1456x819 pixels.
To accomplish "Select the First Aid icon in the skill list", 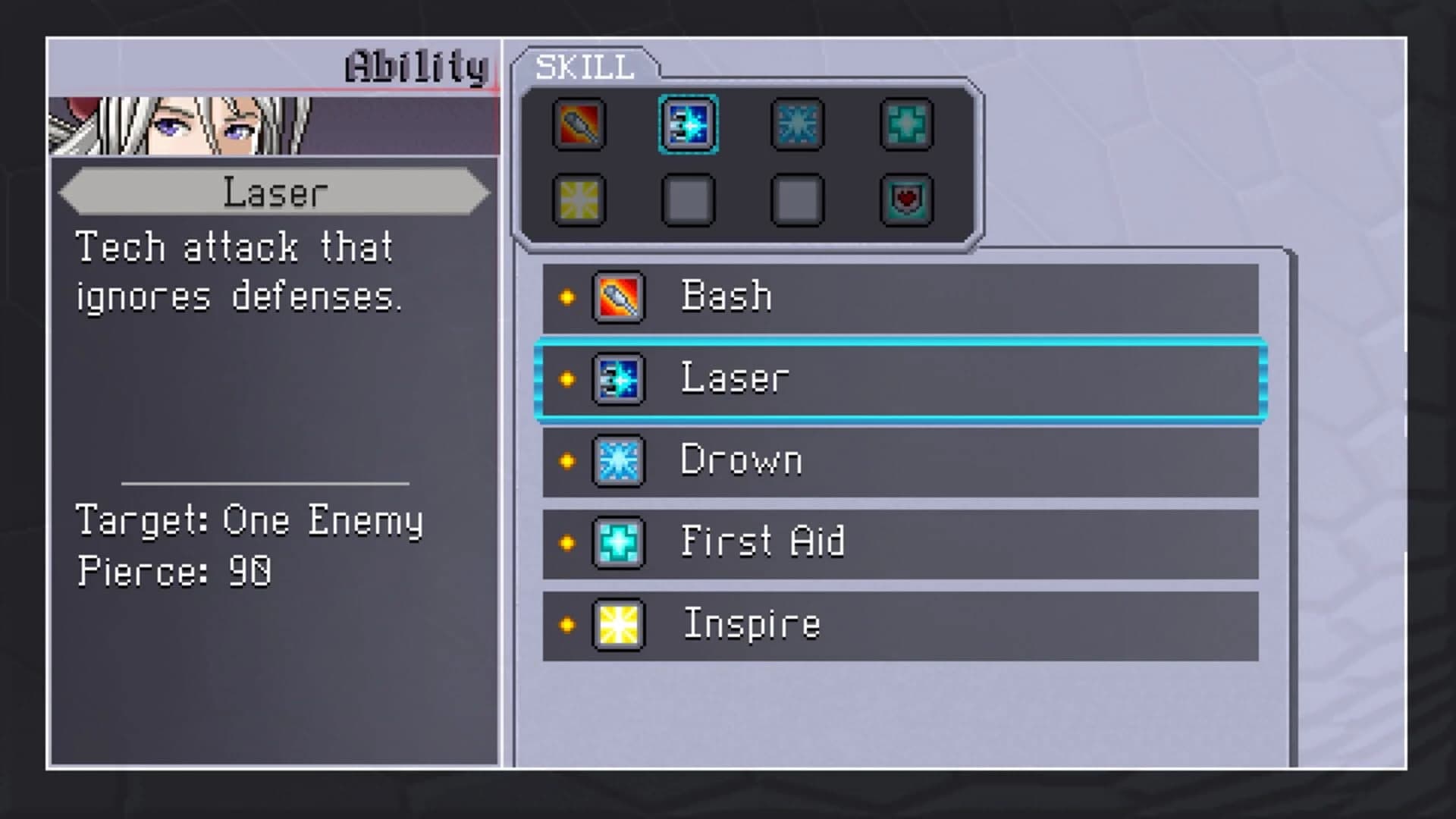I will tap(618, 542).
